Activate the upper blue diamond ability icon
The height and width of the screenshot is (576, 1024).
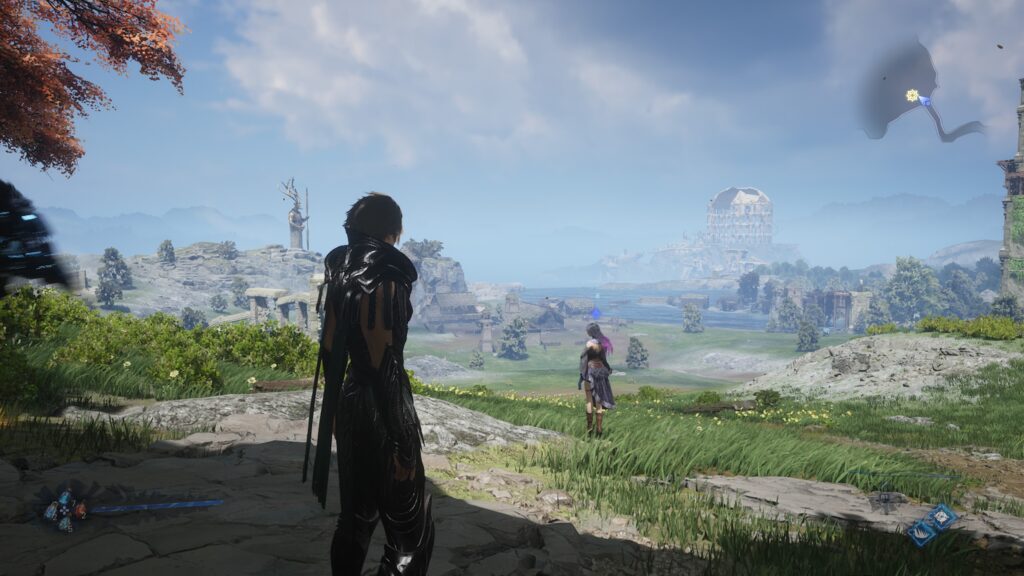pos(942,516)
